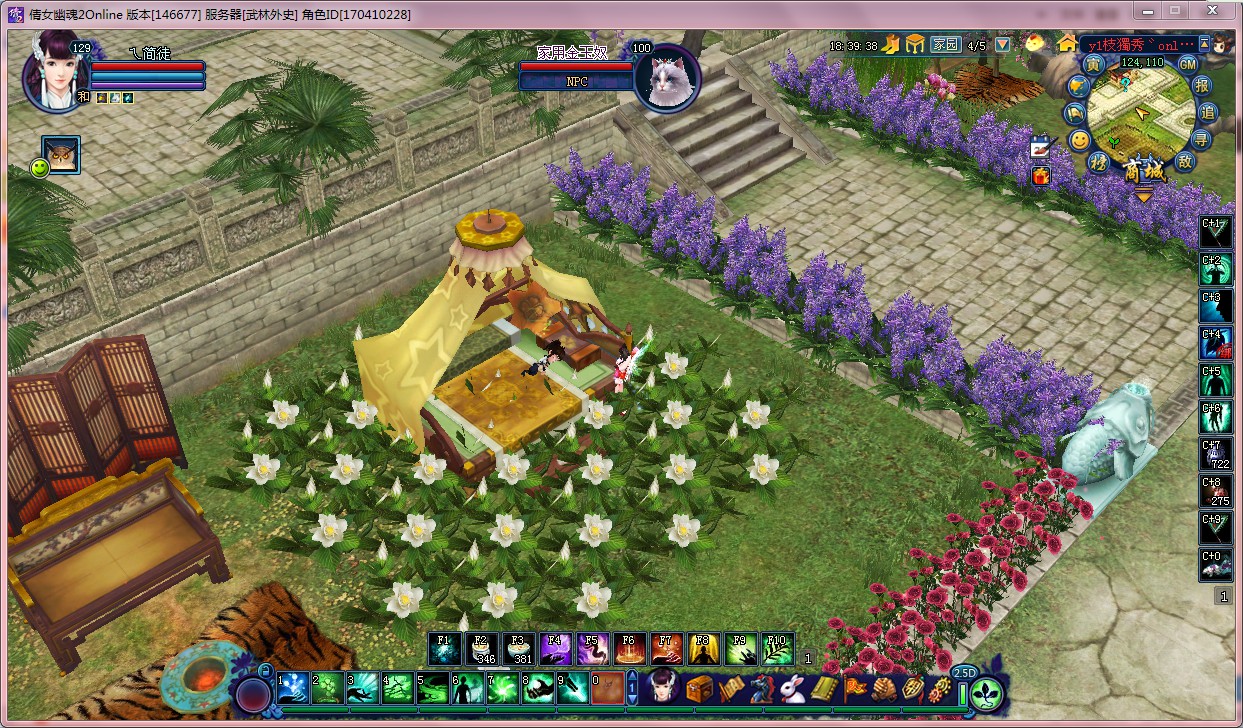Image resolution: width=1243 pixels, height=728 pixels.
Task: Use the F2 bowl item slot
Action: (480, 649)
